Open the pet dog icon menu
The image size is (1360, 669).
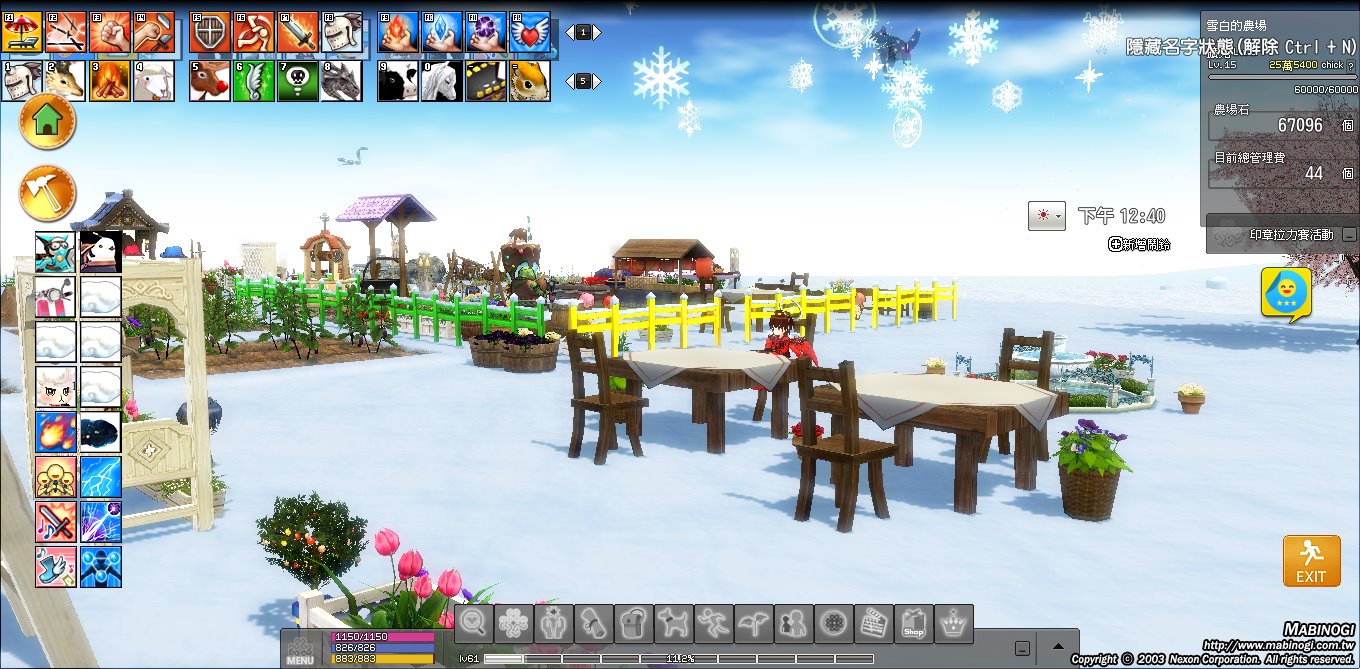point(674,623)
